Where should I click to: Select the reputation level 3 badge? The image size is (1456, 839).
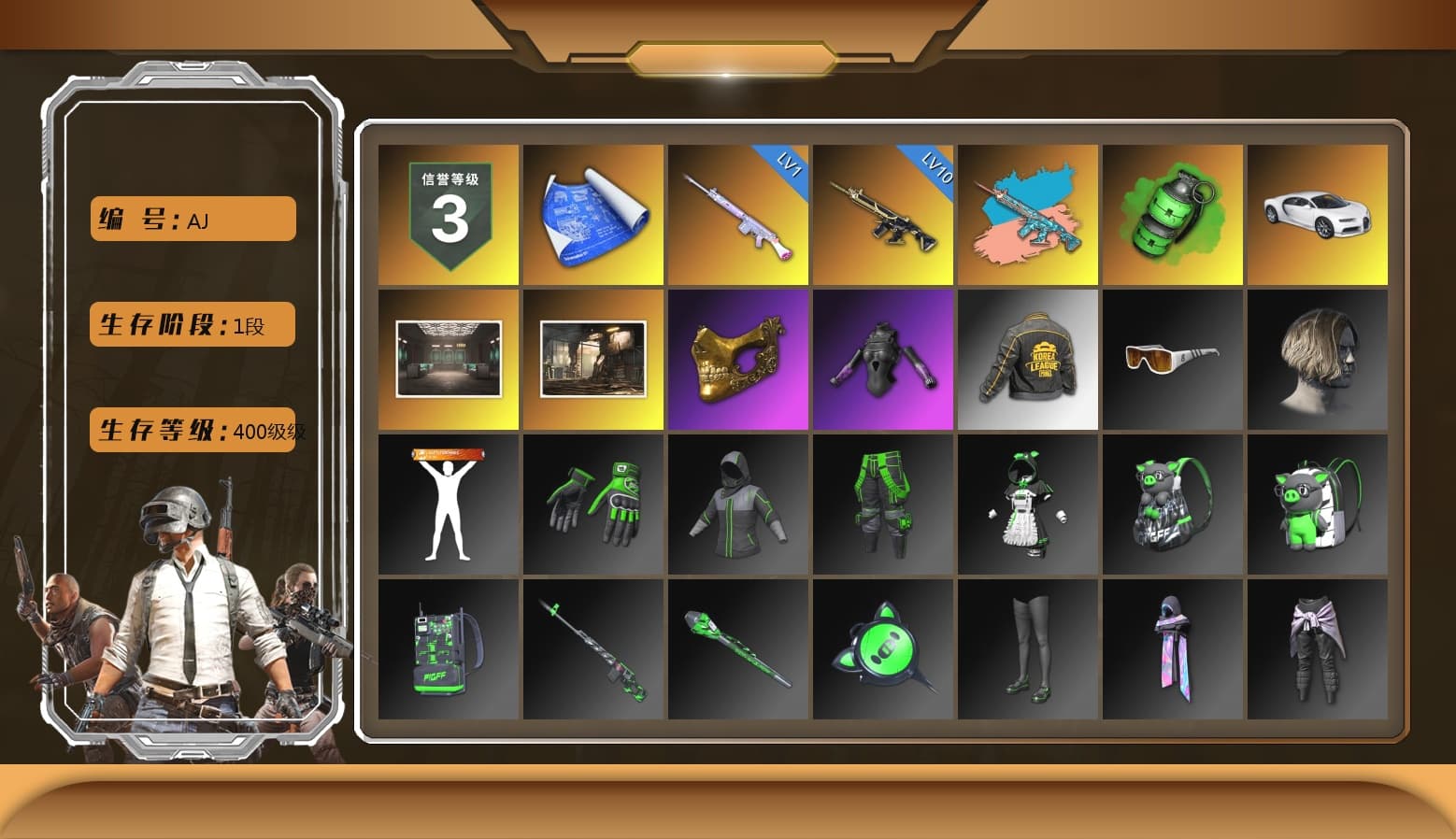click(447, 214)
